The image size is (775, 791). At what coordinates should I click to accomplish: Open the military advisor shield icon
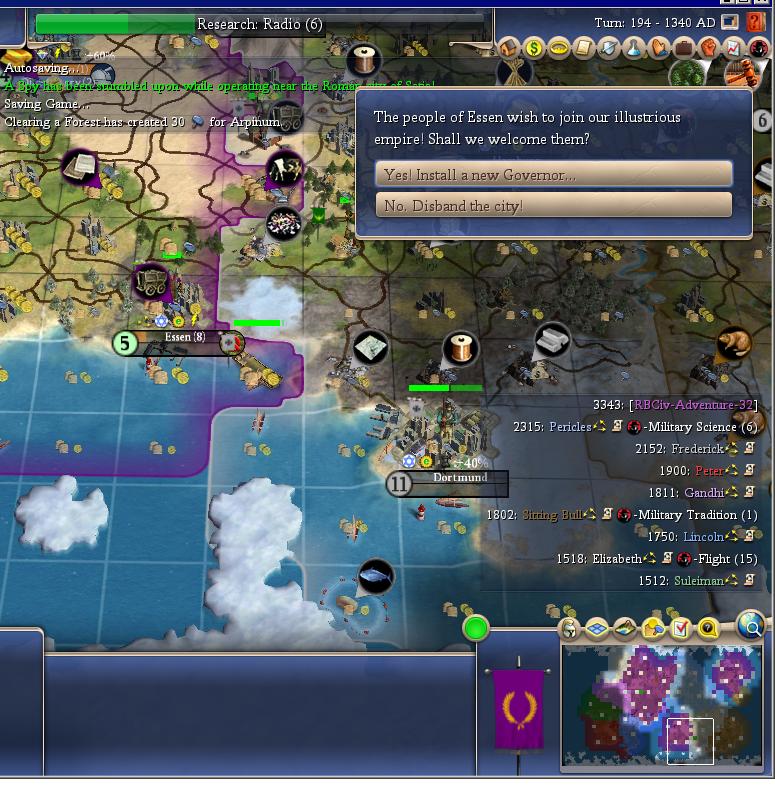609,48
